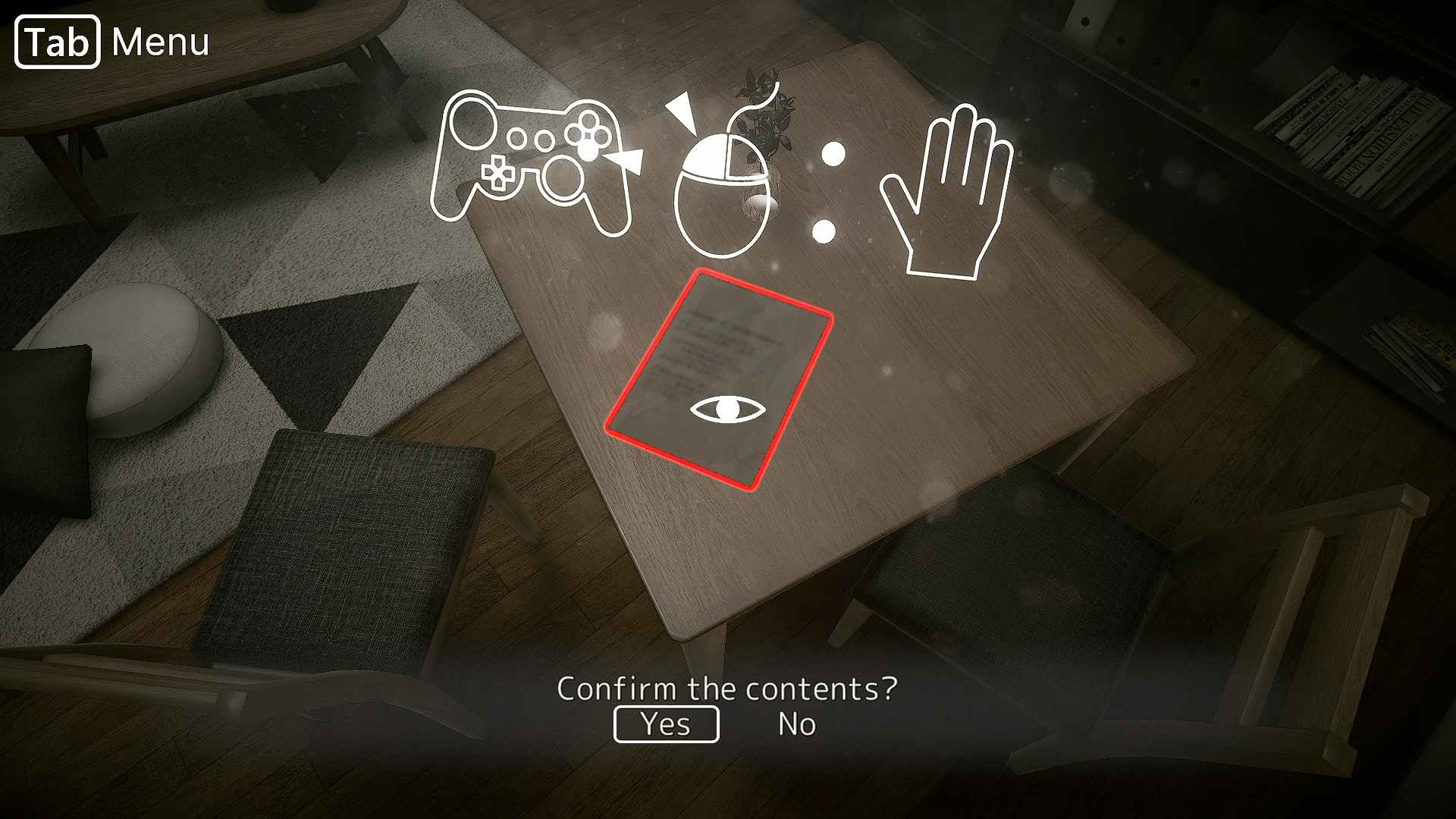
Task: Confirm with the Yes button
Action: (666, 724)
